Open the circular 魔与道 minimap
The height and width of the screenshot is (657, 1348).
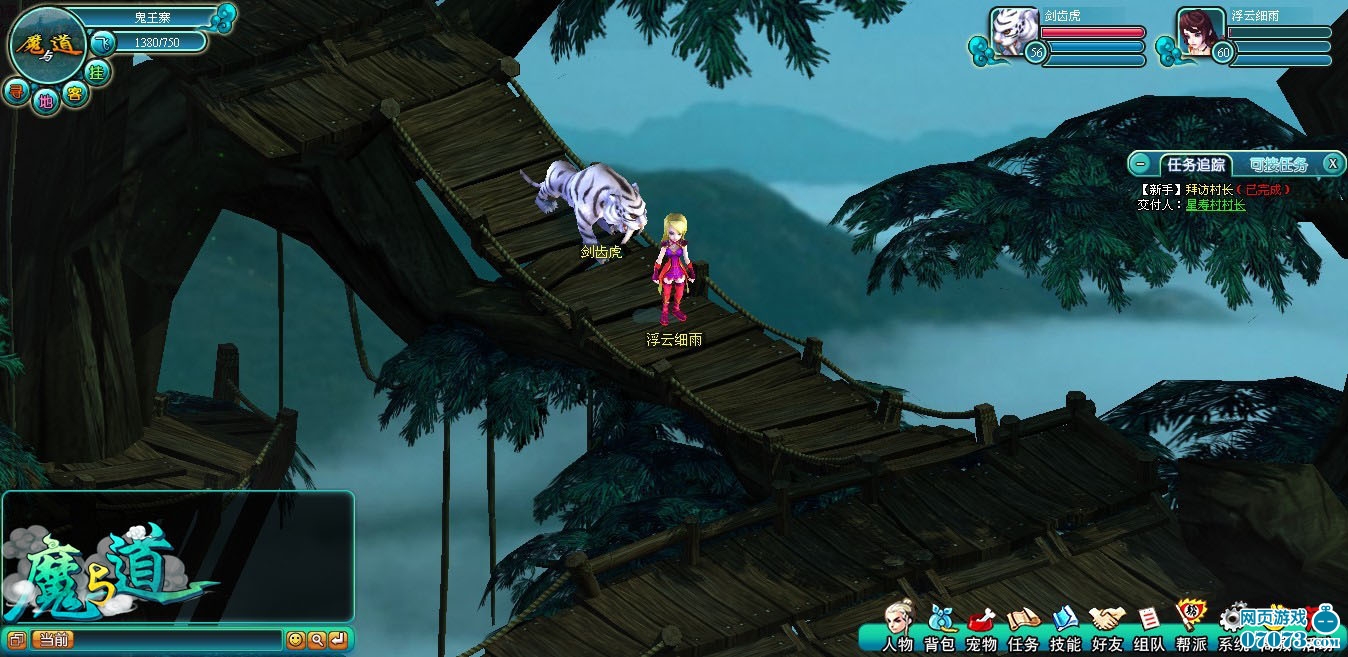click(x=47, y=44)
